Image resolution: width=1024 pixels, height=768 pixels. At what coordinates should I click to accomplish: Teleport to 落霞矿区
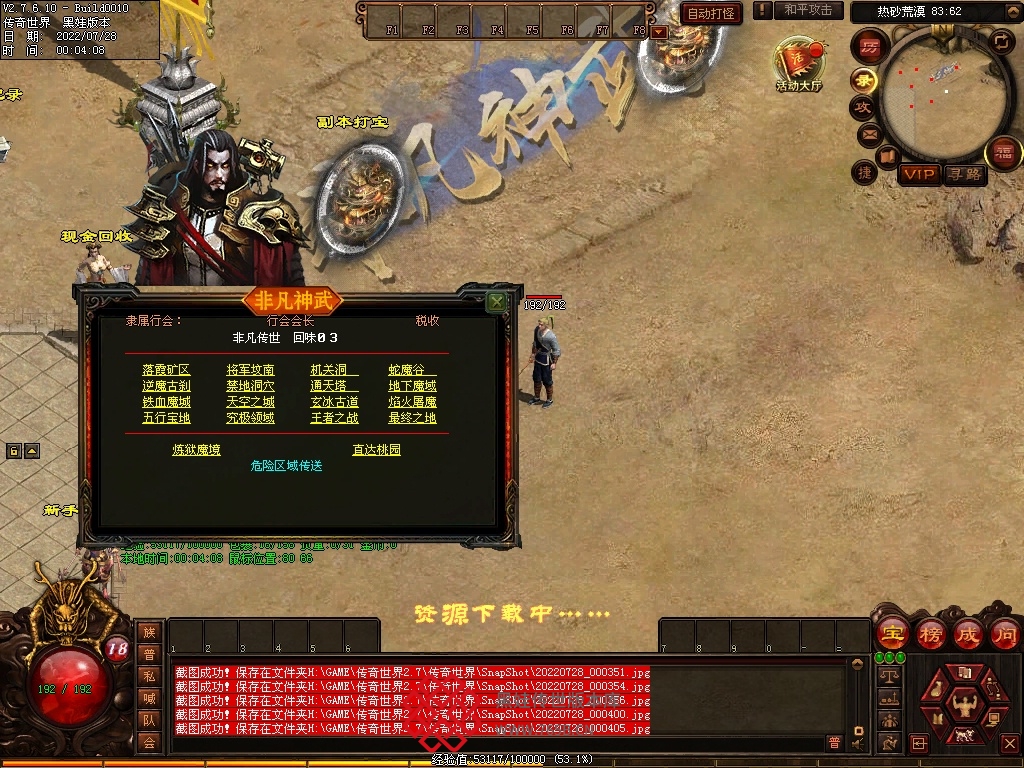click(166, 370)
